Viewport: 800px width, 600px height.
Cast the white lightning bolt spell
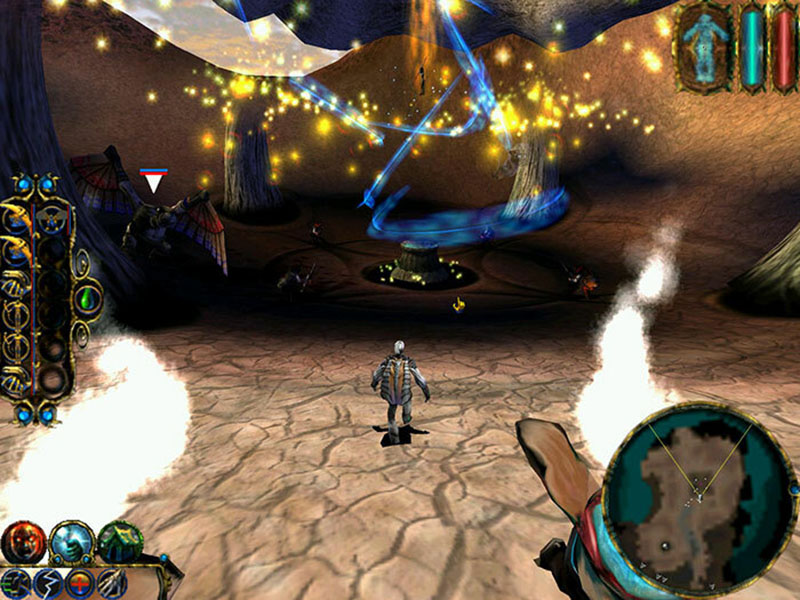coord(47,583)
